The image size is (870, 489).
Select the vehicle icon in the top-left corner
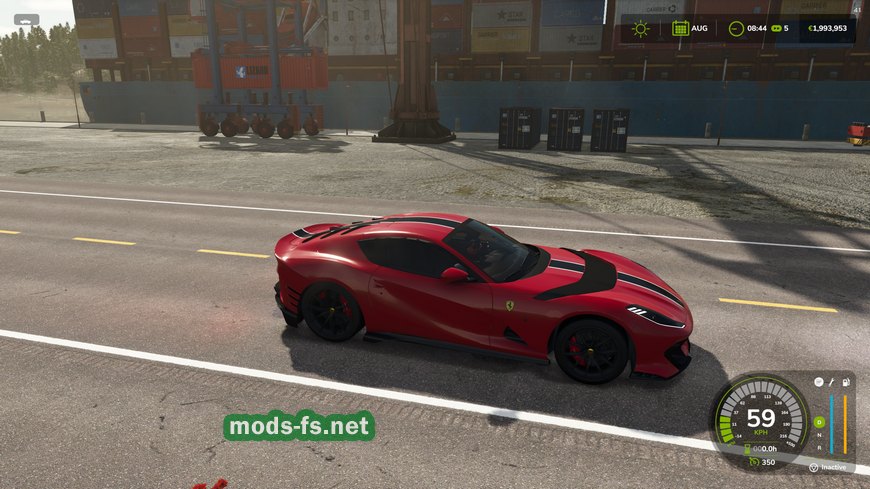pyautogui.click(x=26, y=19)
